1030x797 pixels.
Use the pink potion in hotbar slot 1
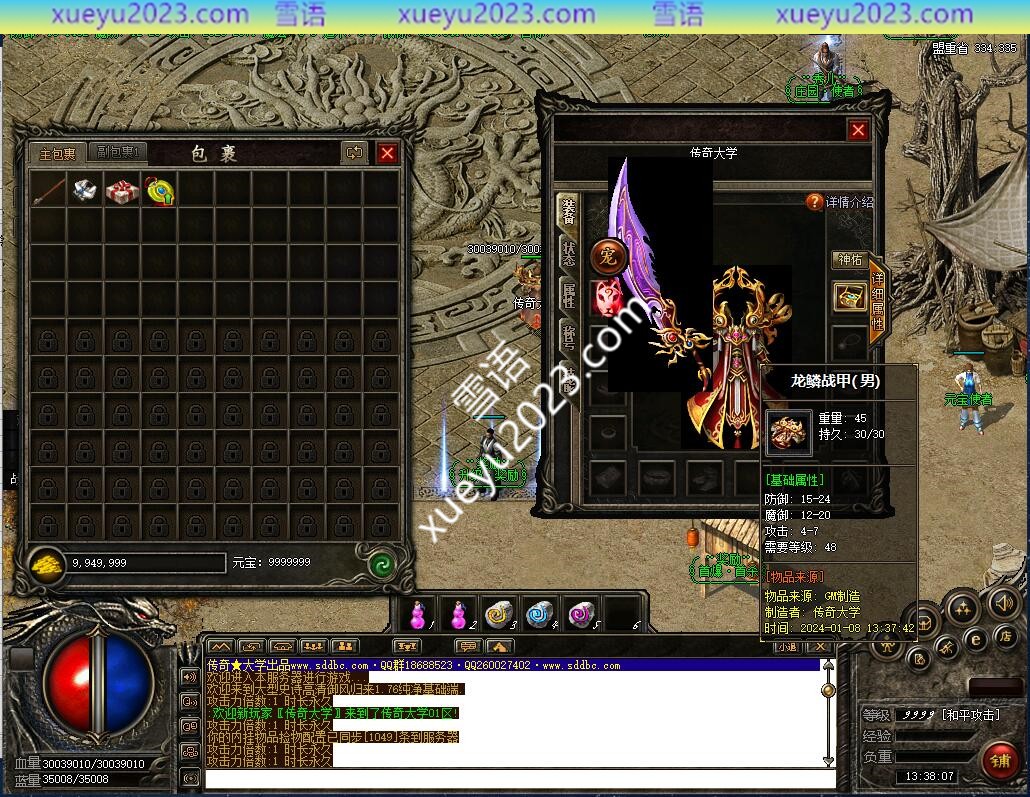pyautogui.click(x=418, y=614)
